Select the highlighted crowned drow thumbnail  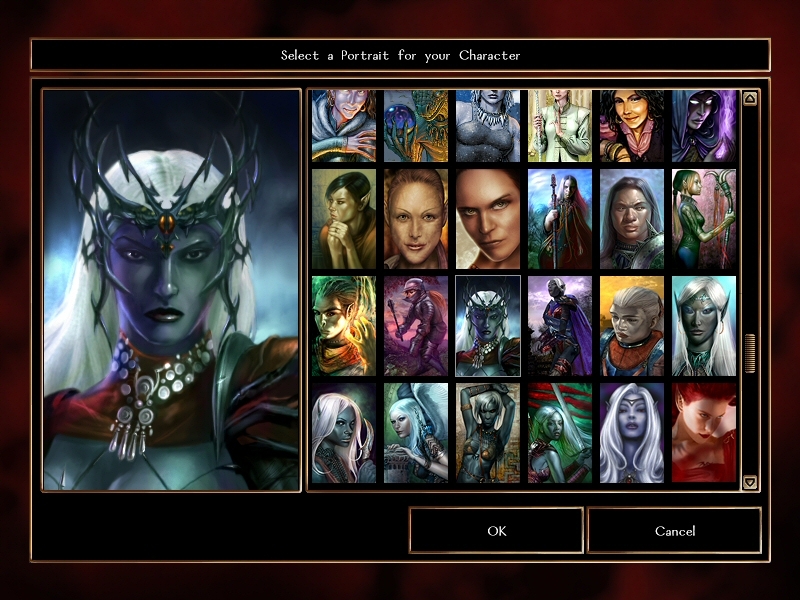pos(488,325)
